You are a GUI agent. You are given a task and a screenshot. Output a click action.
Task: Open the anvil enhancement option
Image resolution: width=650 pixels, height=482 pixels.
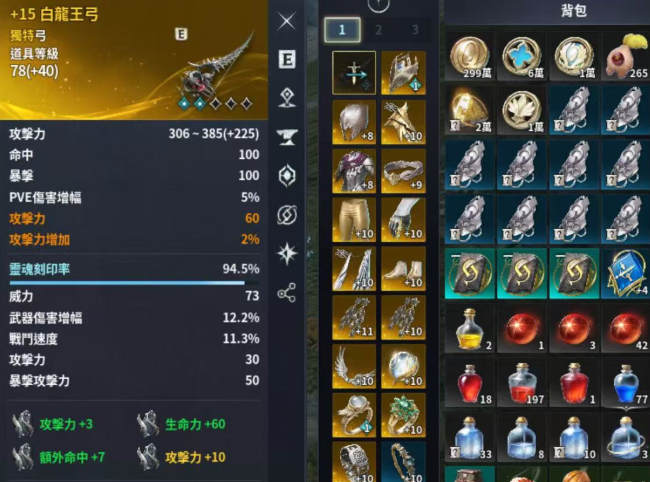[x=287, y=137]
